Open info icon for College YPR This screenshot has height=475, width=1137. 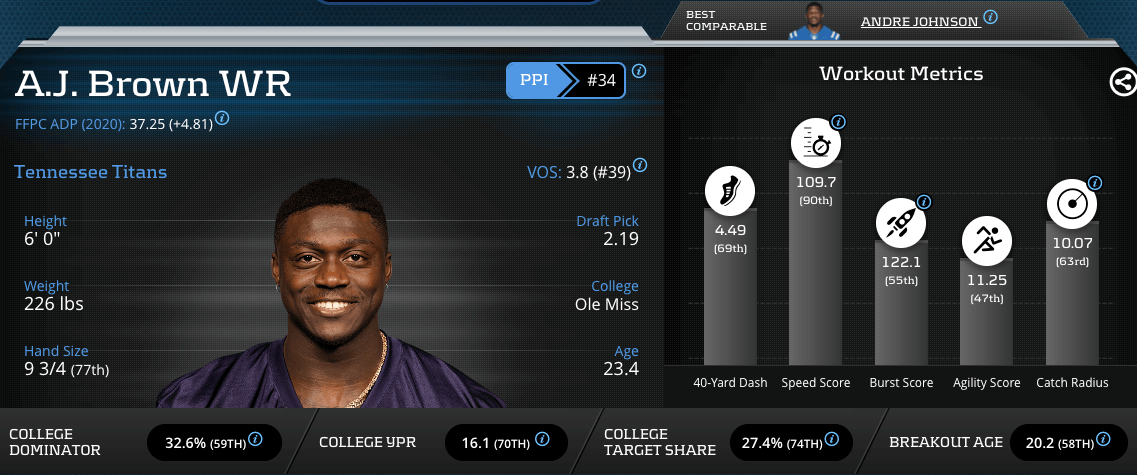pos(541,439)
